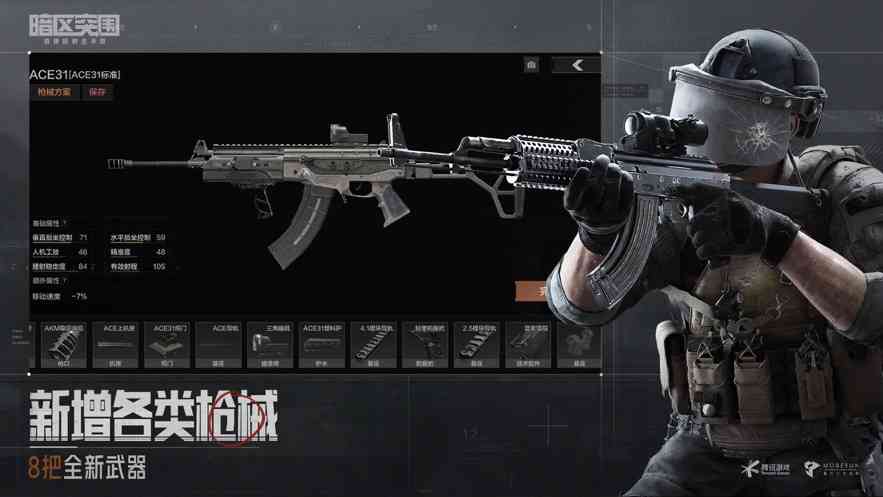This screenshot has height=497, width=883.
Task: Click the camera screenshot icon
Action: pyautogui.click(x=531, y=65)
